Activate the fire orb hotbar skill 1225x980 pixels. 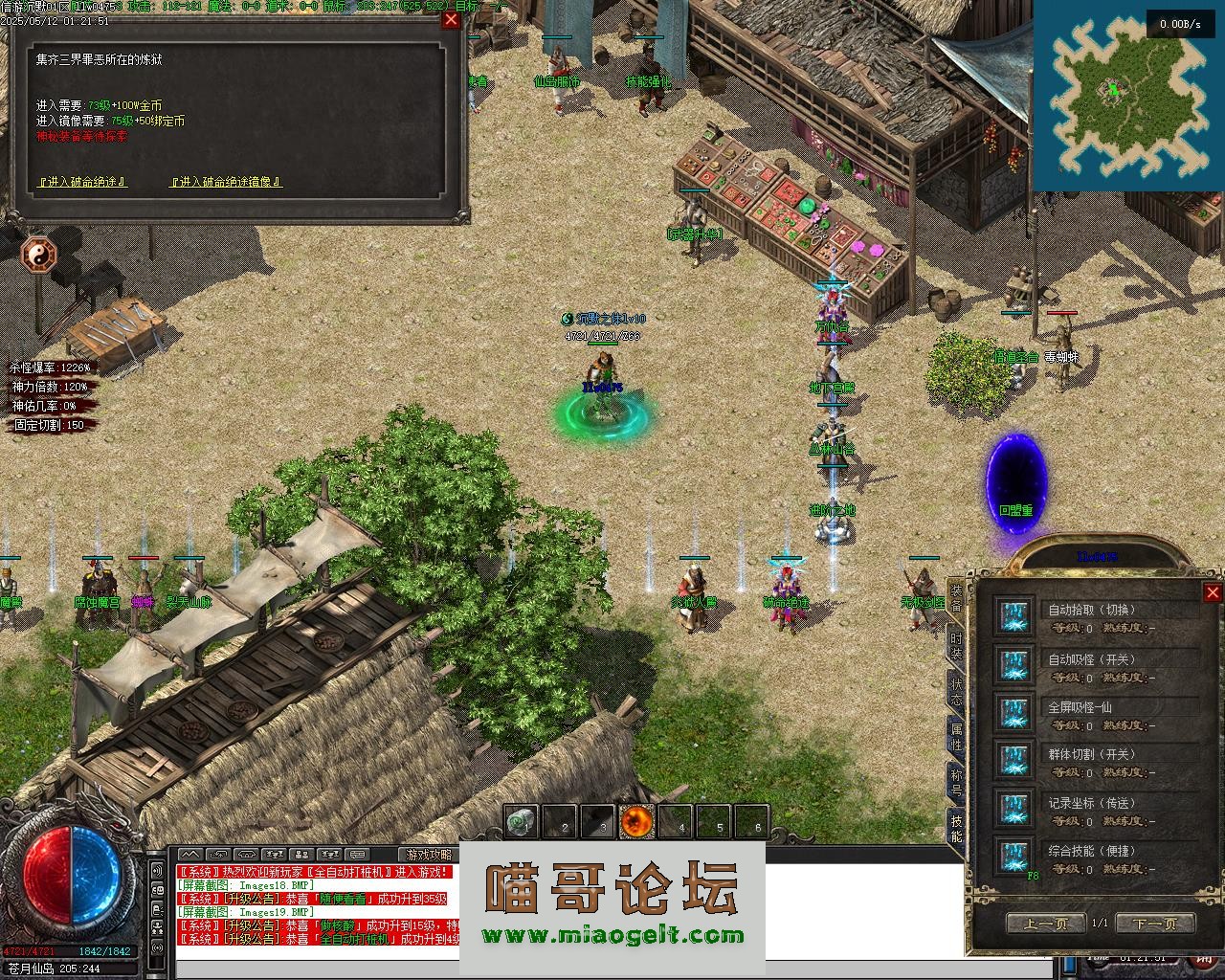636,821
